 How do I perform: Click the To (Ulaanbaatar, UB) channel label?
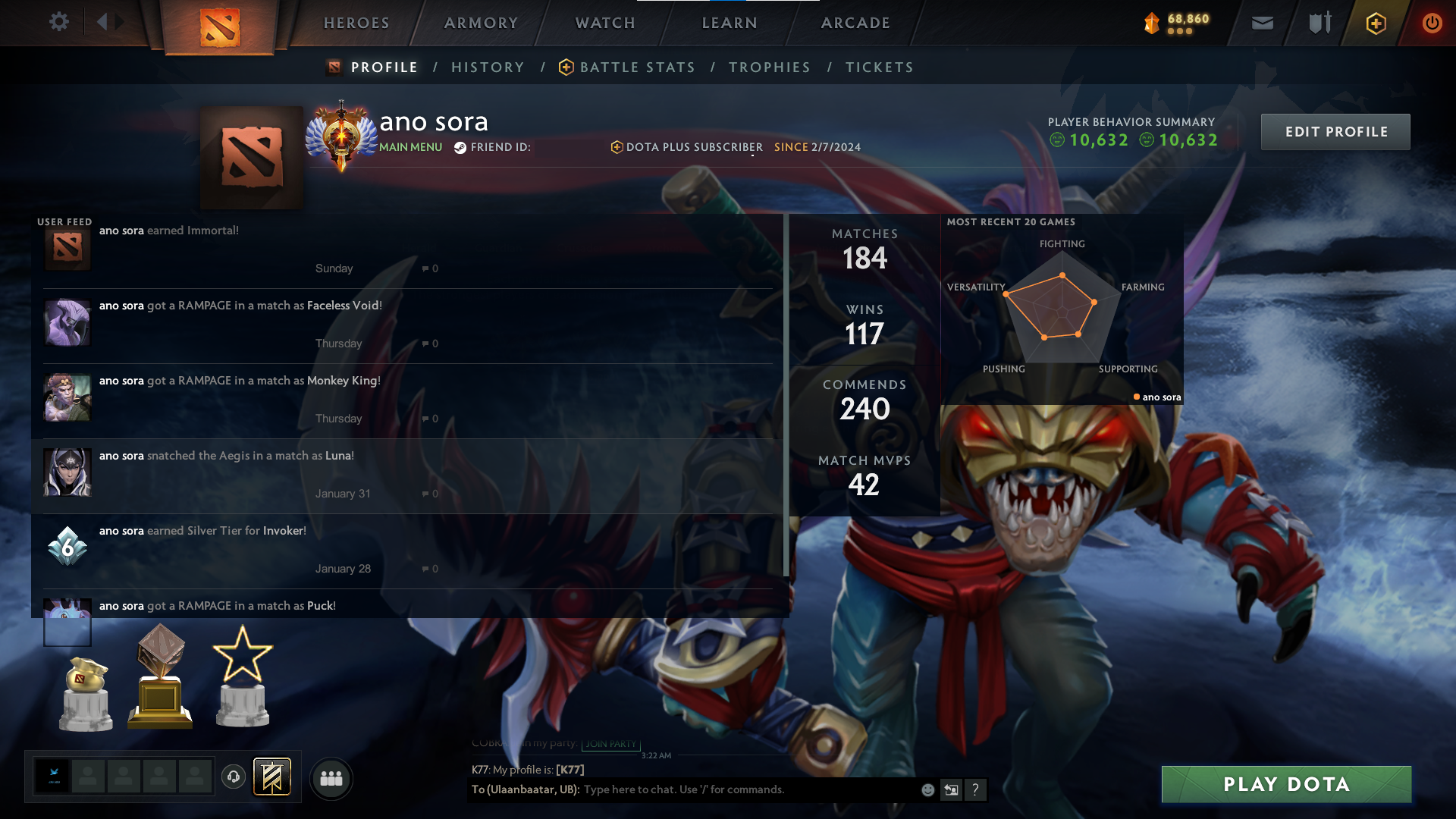(x=526, y=789)
